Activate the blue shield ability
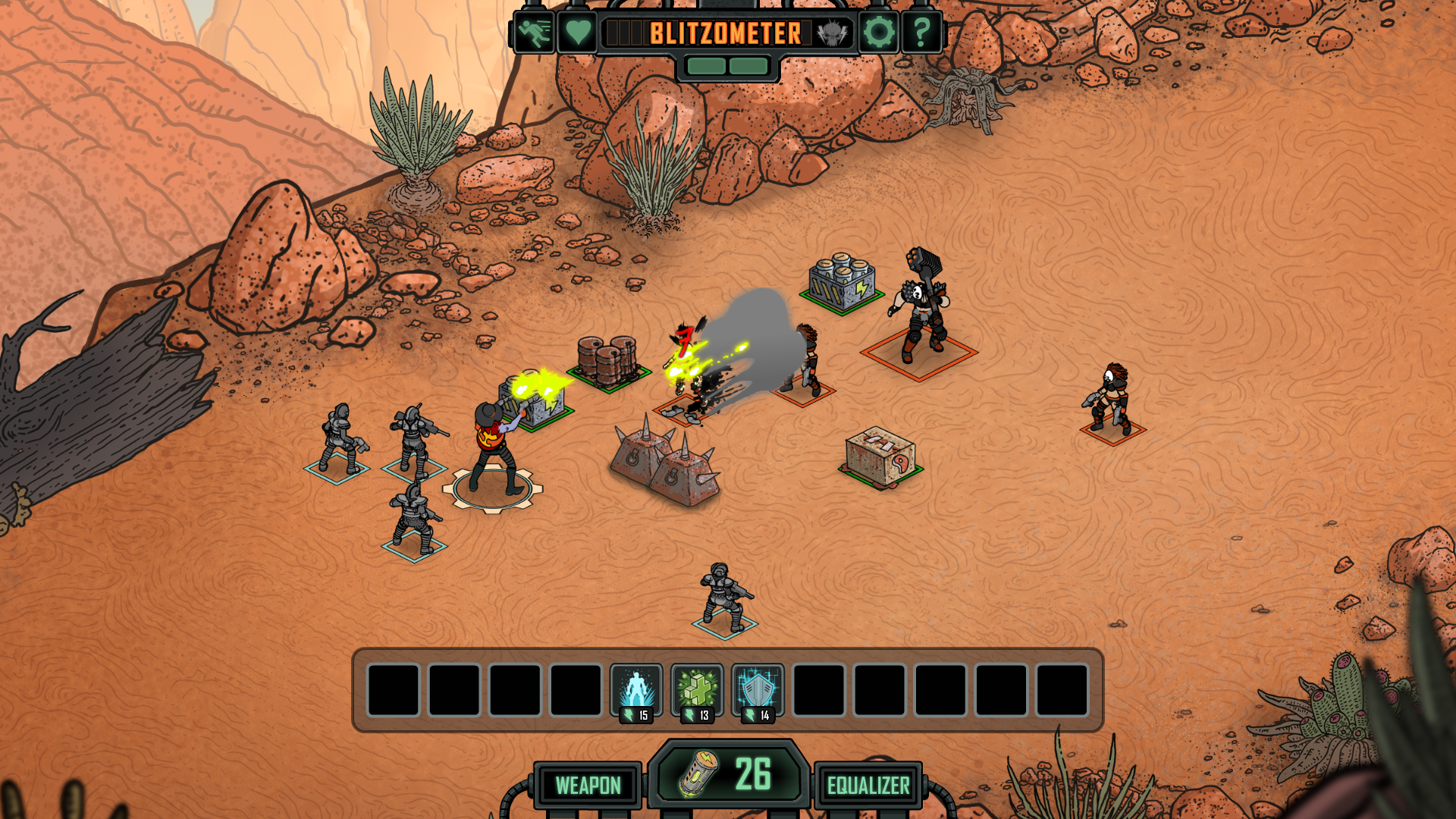This screenshot has width=1456, height=819. 758,690
